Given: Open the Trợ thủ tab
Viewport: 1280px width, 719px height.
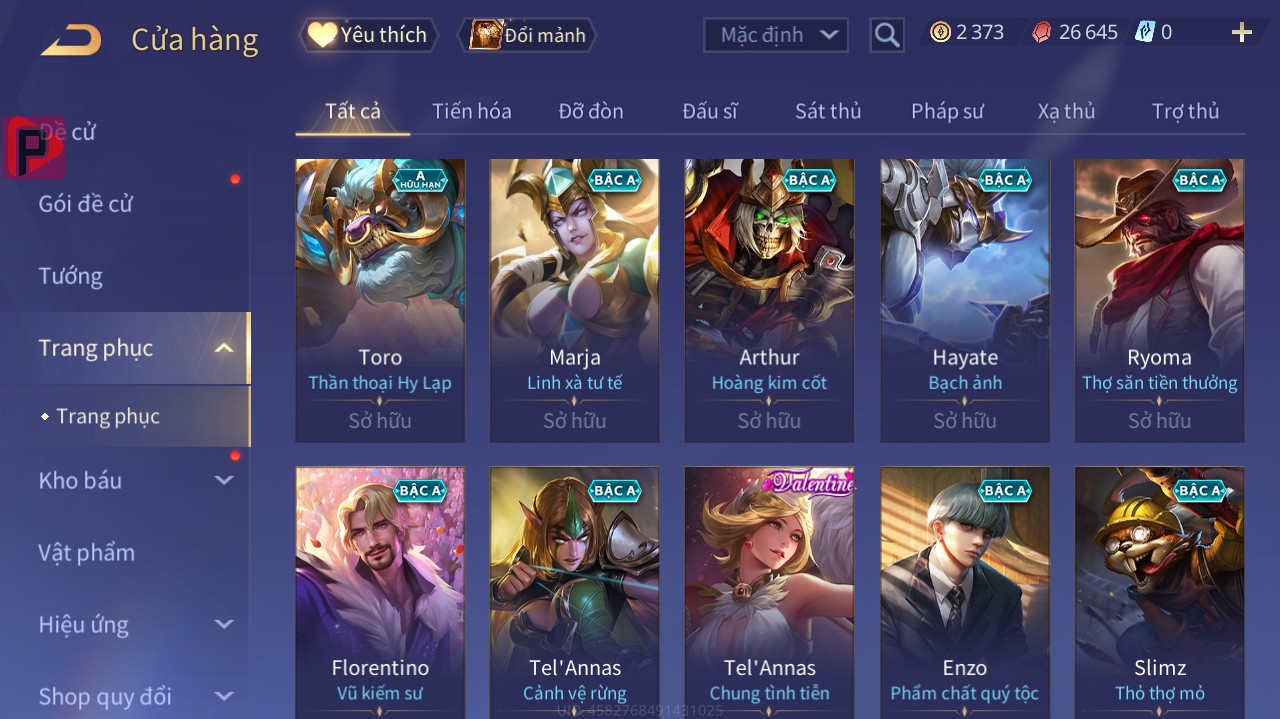Looking at the screenshot, I should pos(1185,111).
